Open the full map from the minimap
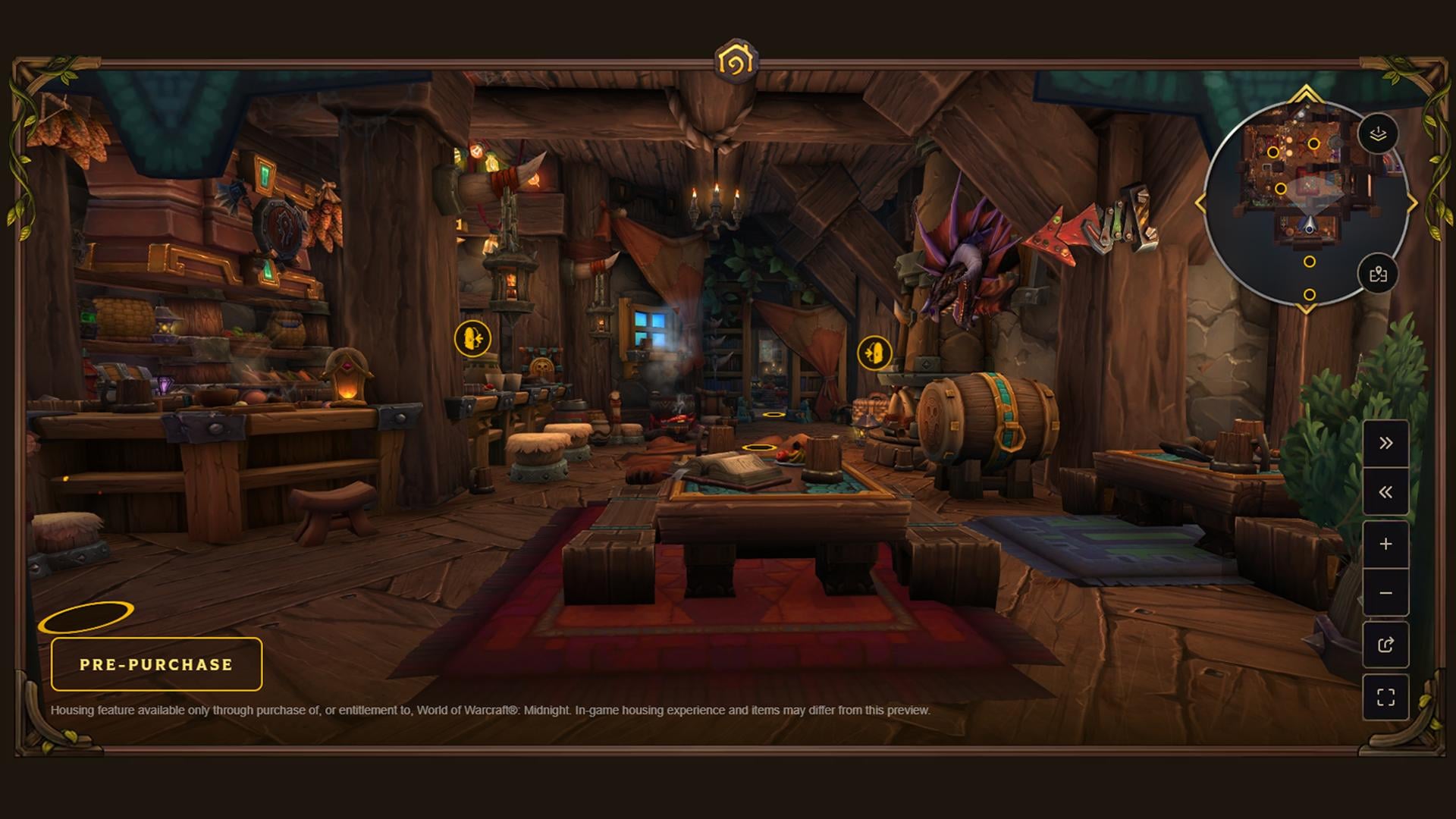1456x819 pixels. pos(1378,274)
